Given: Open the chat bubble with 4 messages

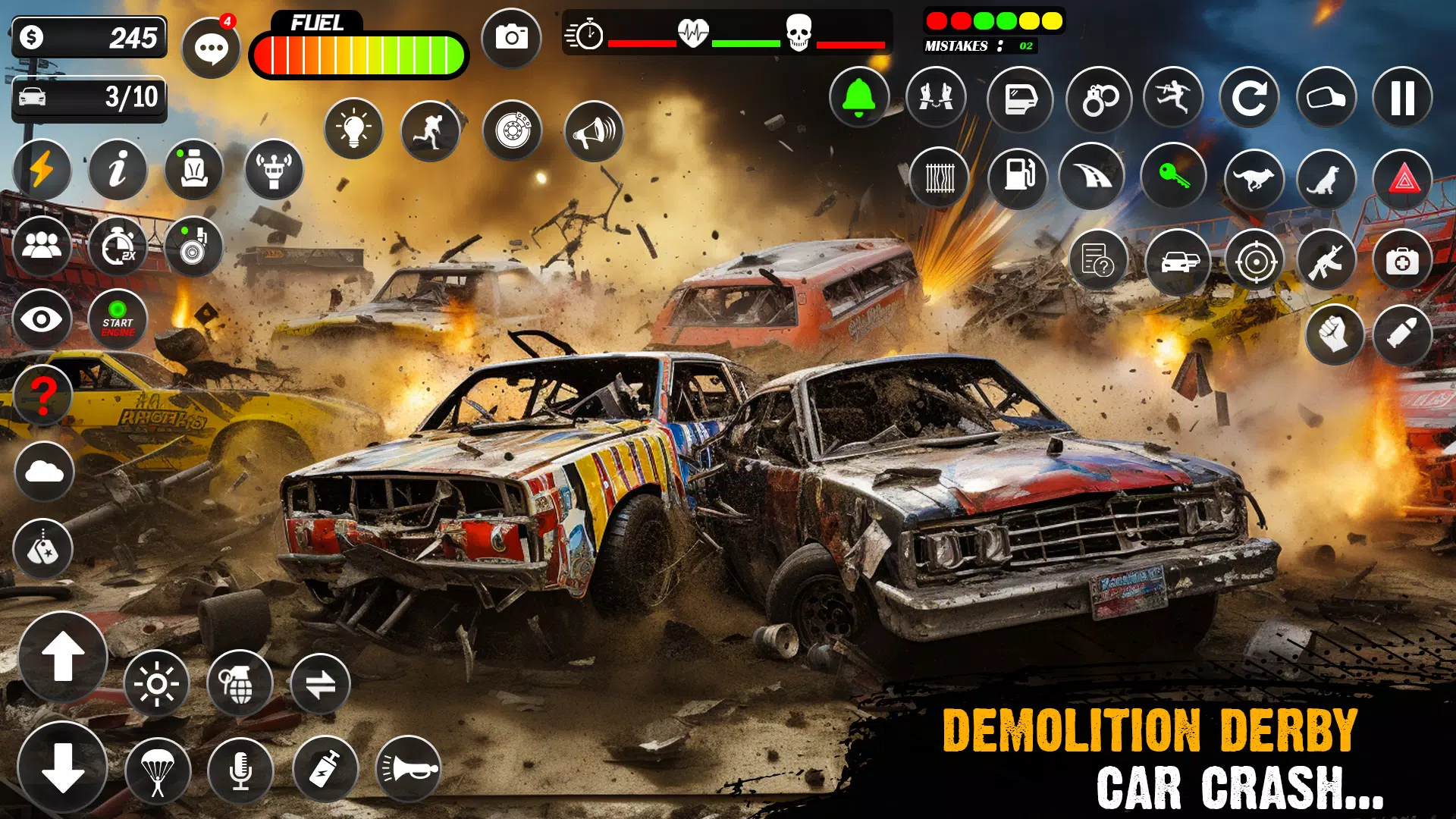Looking at the screenshot, I should (212, 47).
